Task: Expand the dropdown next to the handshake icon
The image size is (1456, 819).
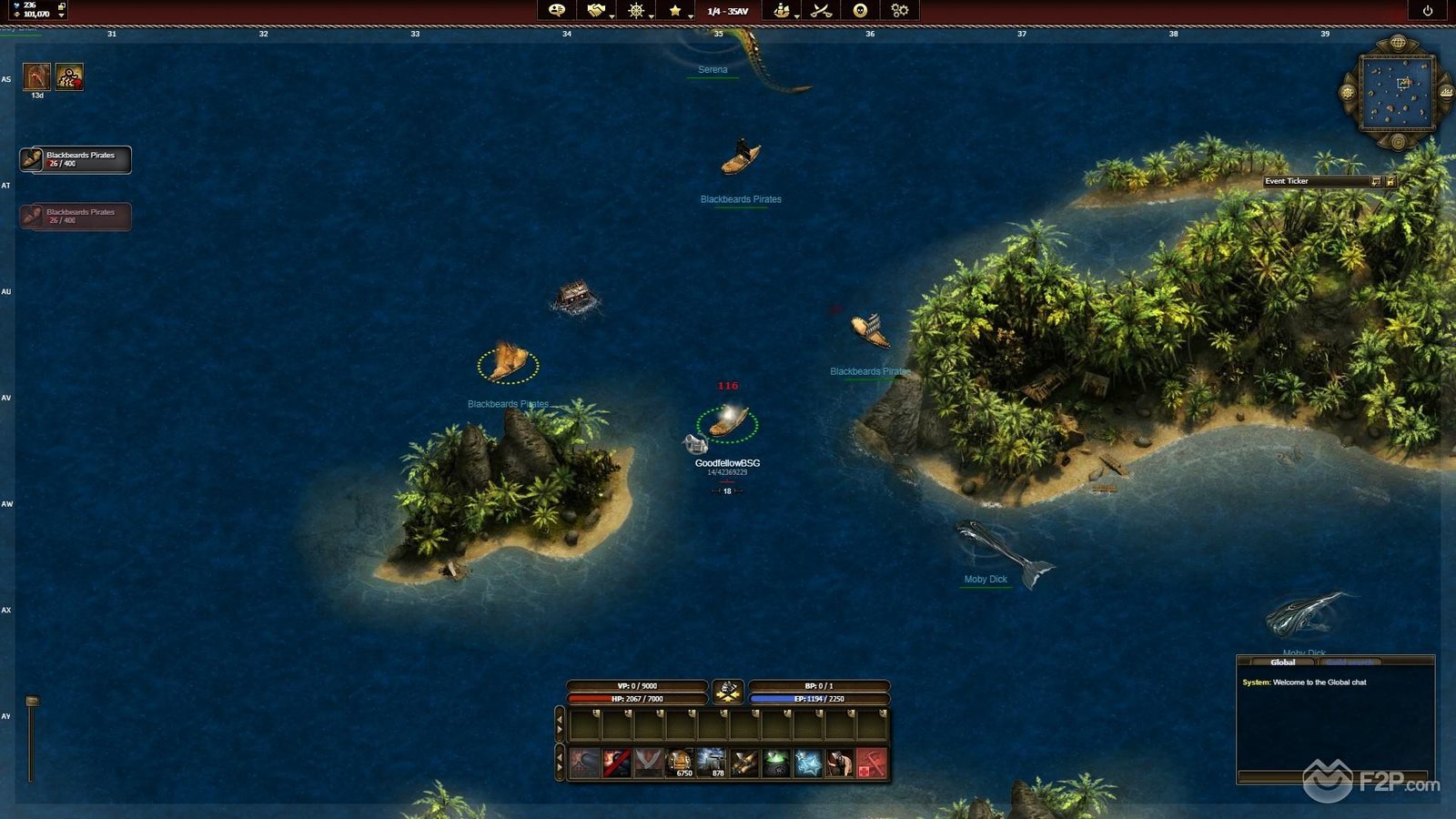Action: [x=612, y=16]
